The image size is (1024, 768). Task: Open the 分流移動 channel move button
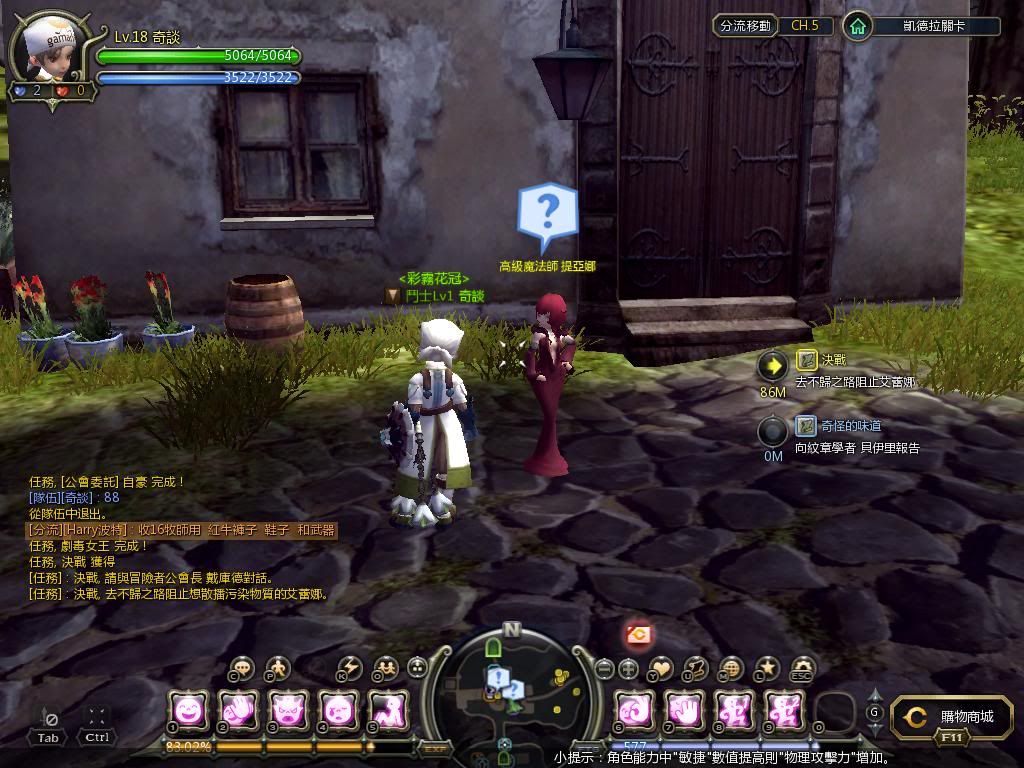pyautogui.click(x=746, y=26)
